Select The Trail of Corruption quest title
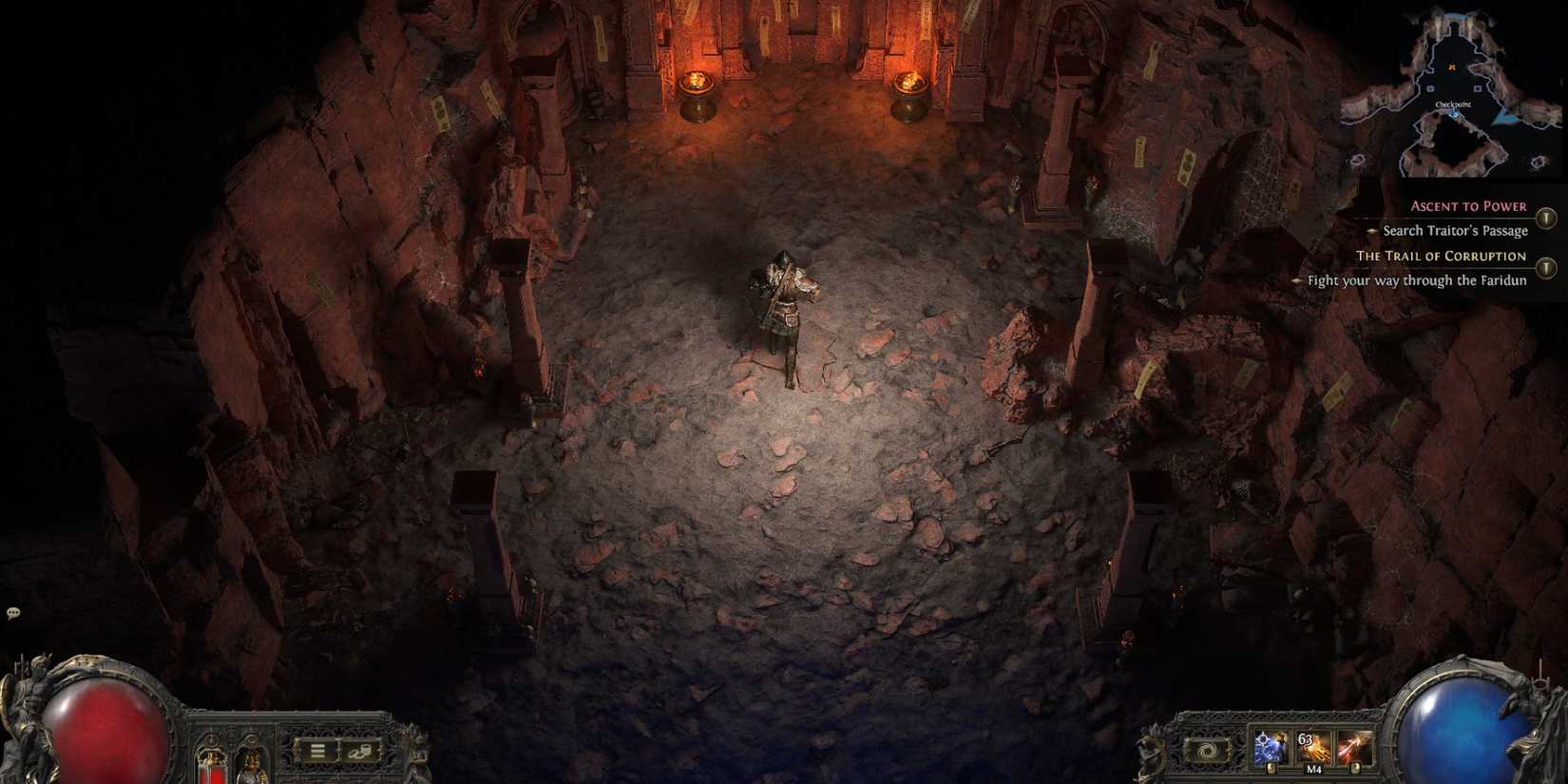The width and height of the screenshot is (1568, 784). coord(1444,256)
